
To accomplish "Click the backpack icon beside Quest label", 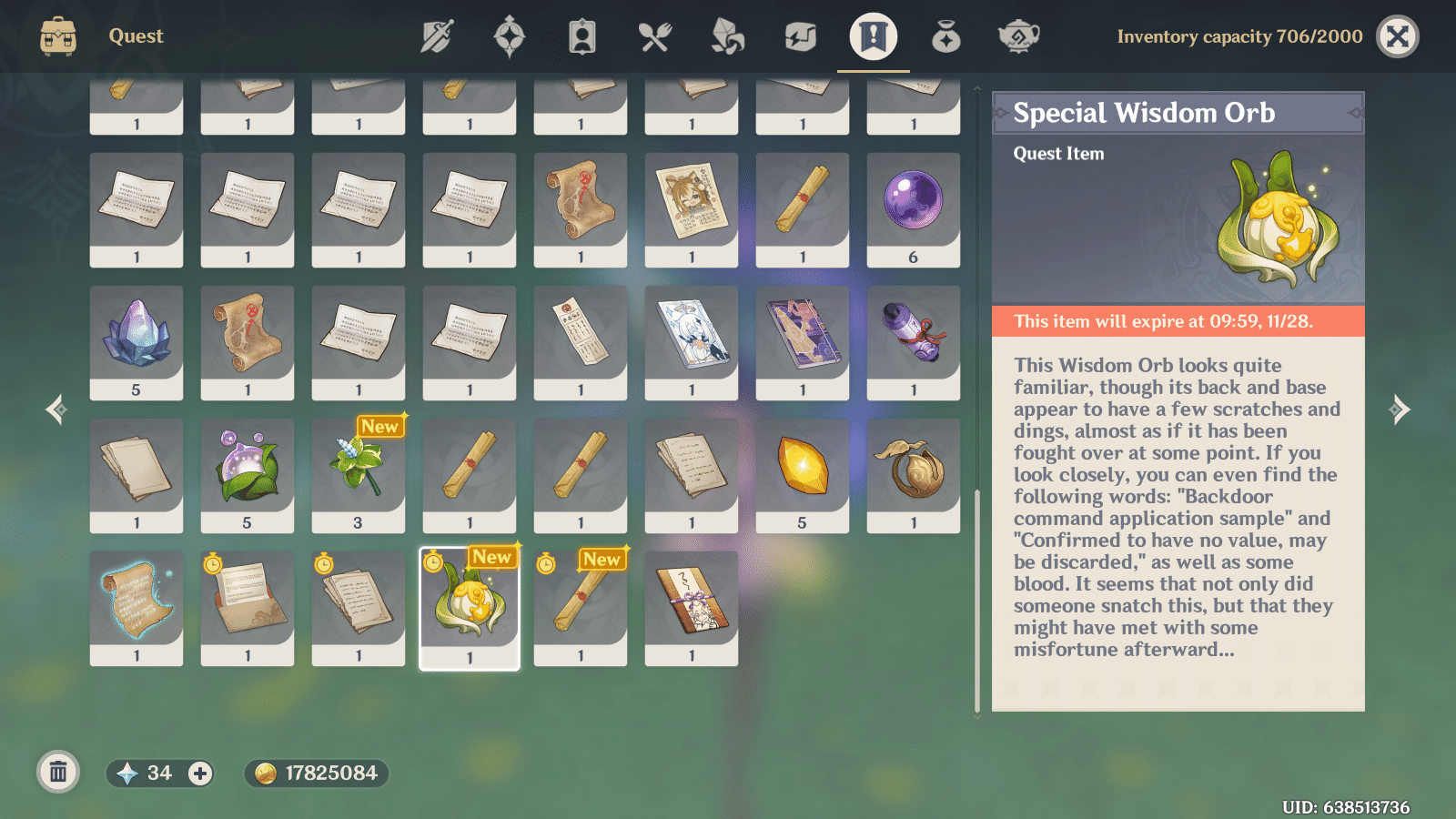I will pyautogui.click(x=58, y=36).
